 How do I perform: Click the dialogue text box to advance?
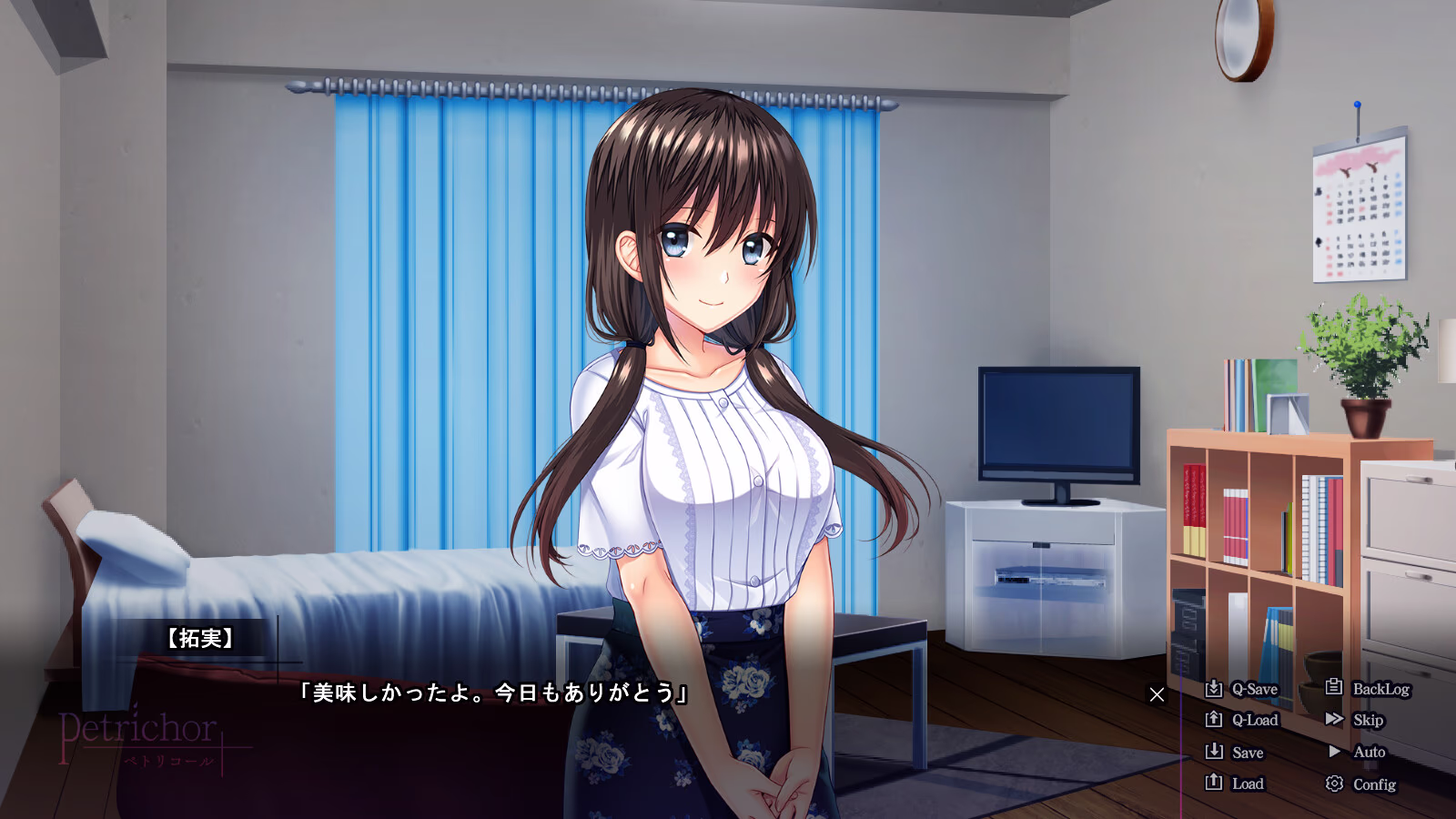(x=491, y=693)
